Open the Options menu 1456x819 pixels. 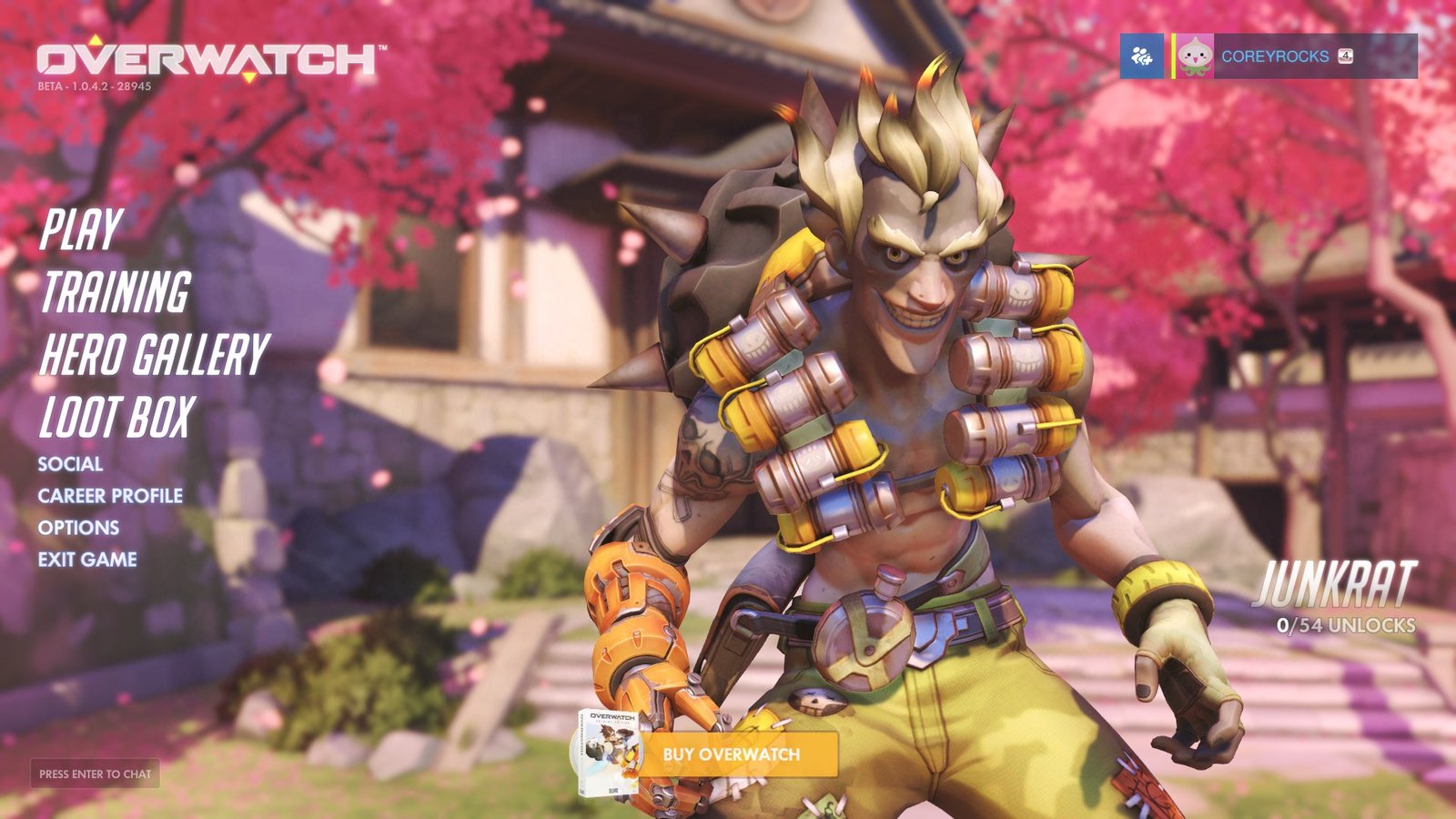tap(78, 528)
